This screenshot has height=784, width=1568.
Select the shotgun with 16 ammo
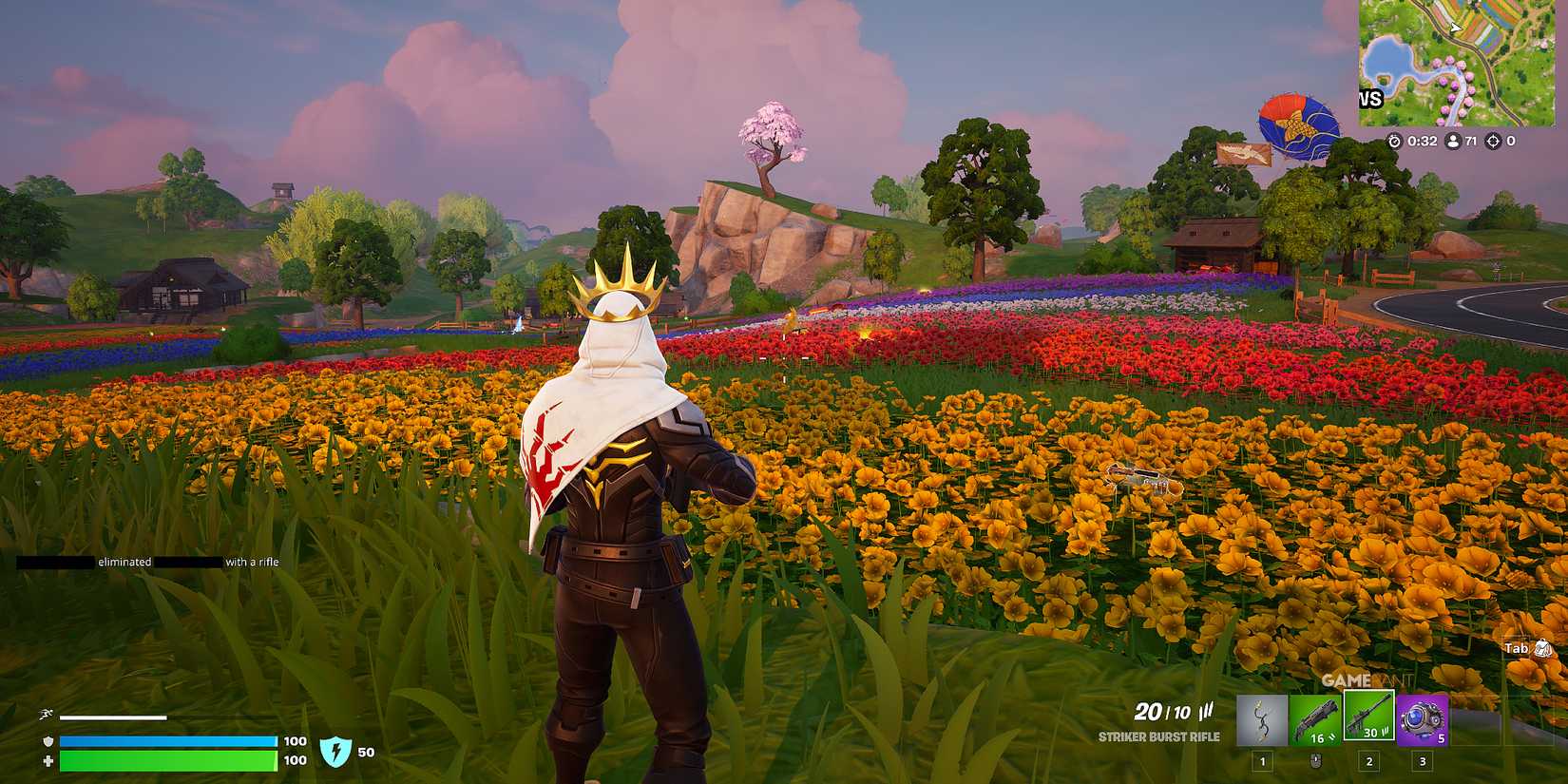[1316, 717]
